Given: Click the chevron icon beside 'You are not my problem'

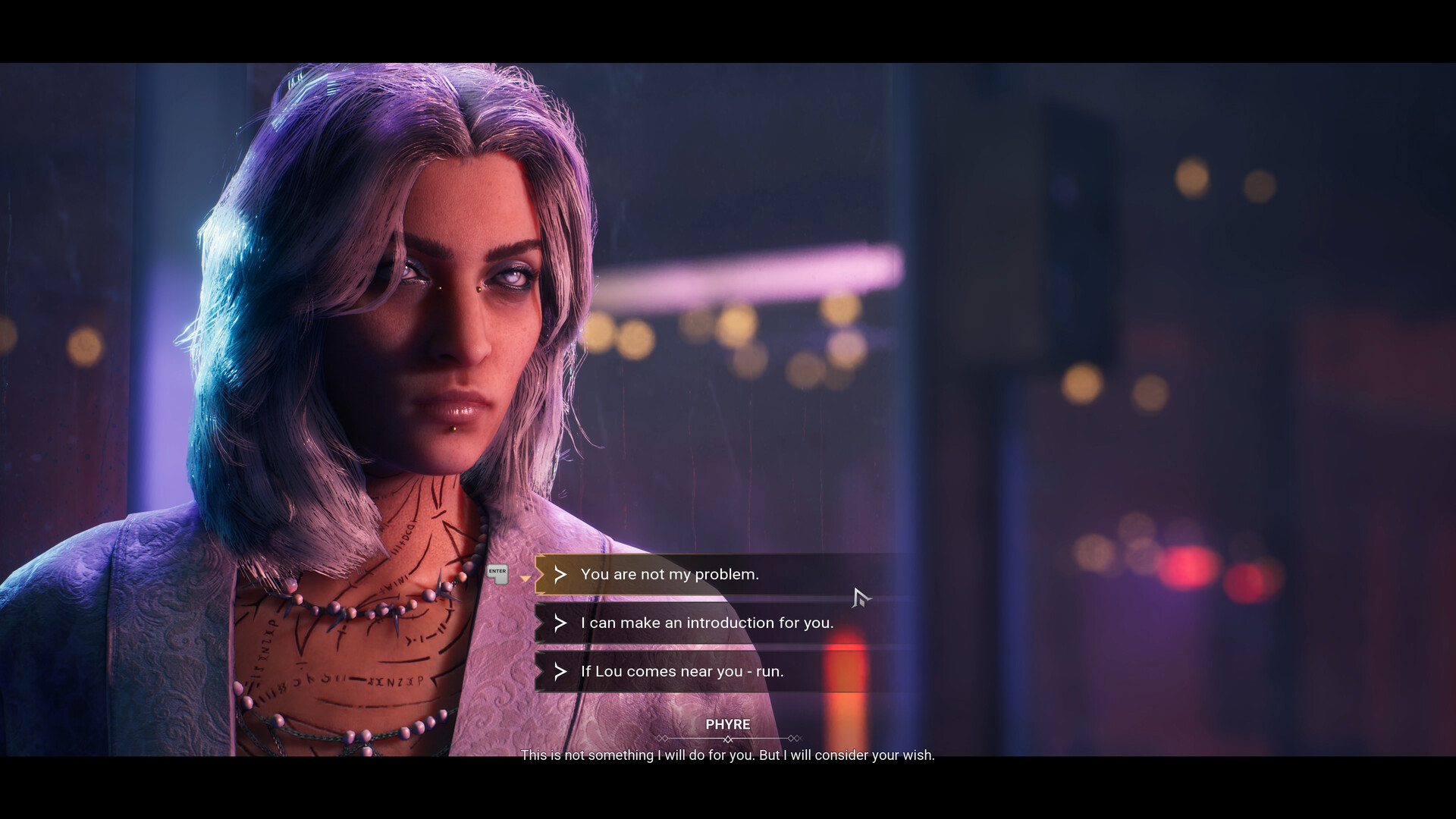Looking at the screenshot, I should 560,575.
